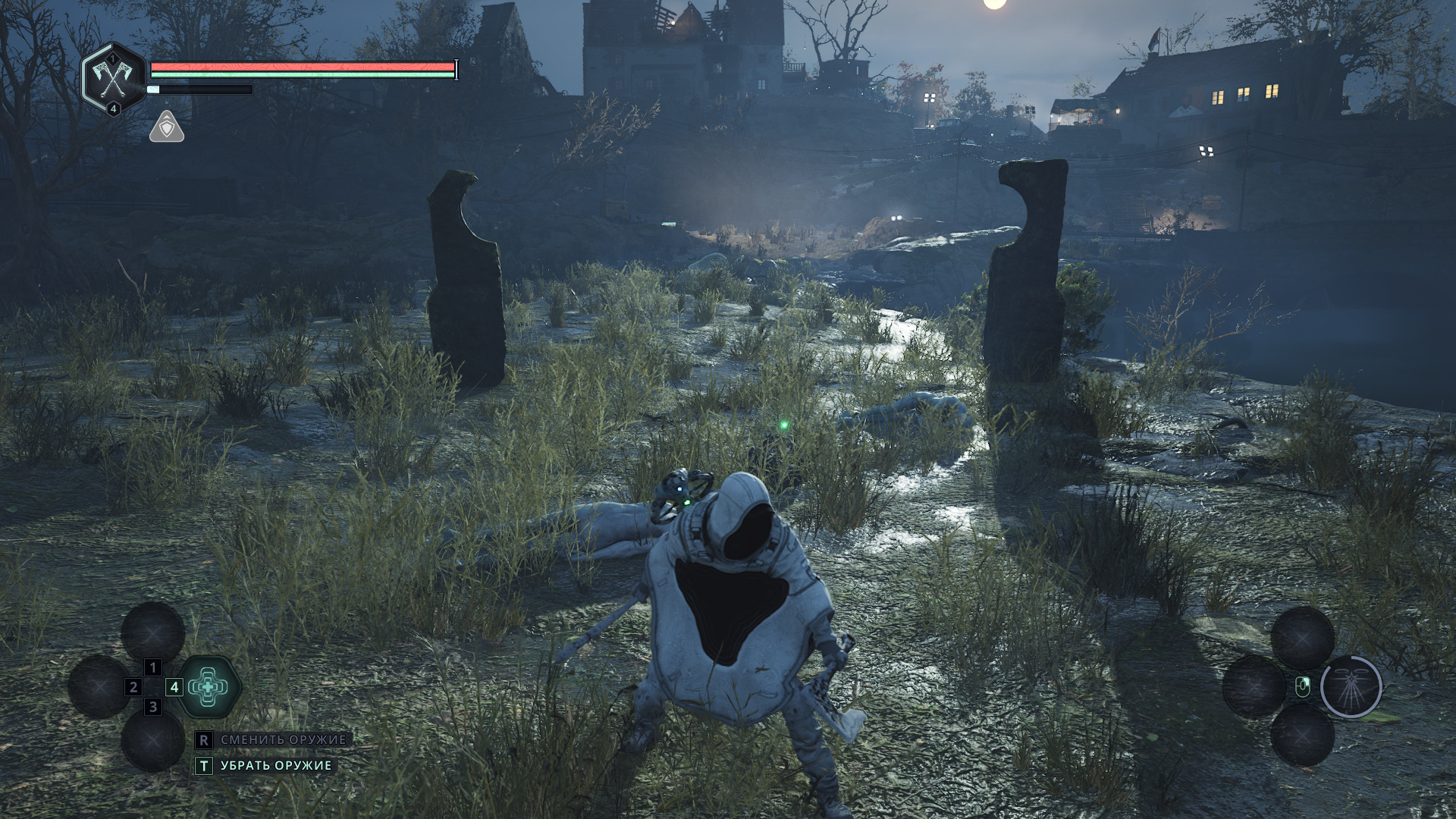
Task: Click the triangular shield status icon
Action: [167, 127]
